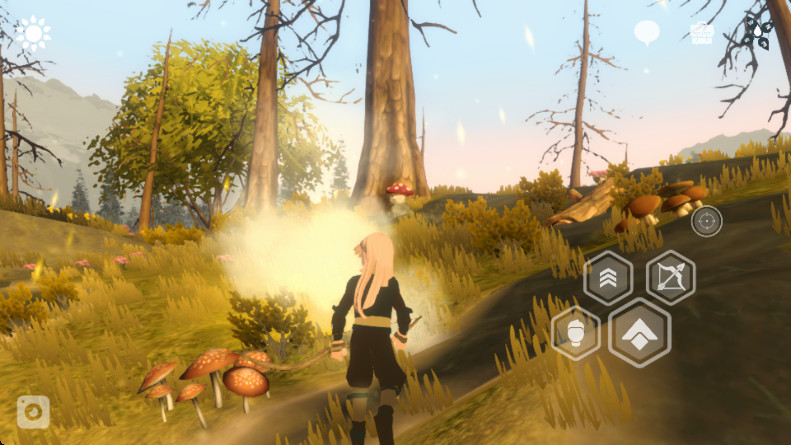This screenshot has width=791, height=445.
Task: Open the four-leaf menu icon
Action: pos(757,32)
